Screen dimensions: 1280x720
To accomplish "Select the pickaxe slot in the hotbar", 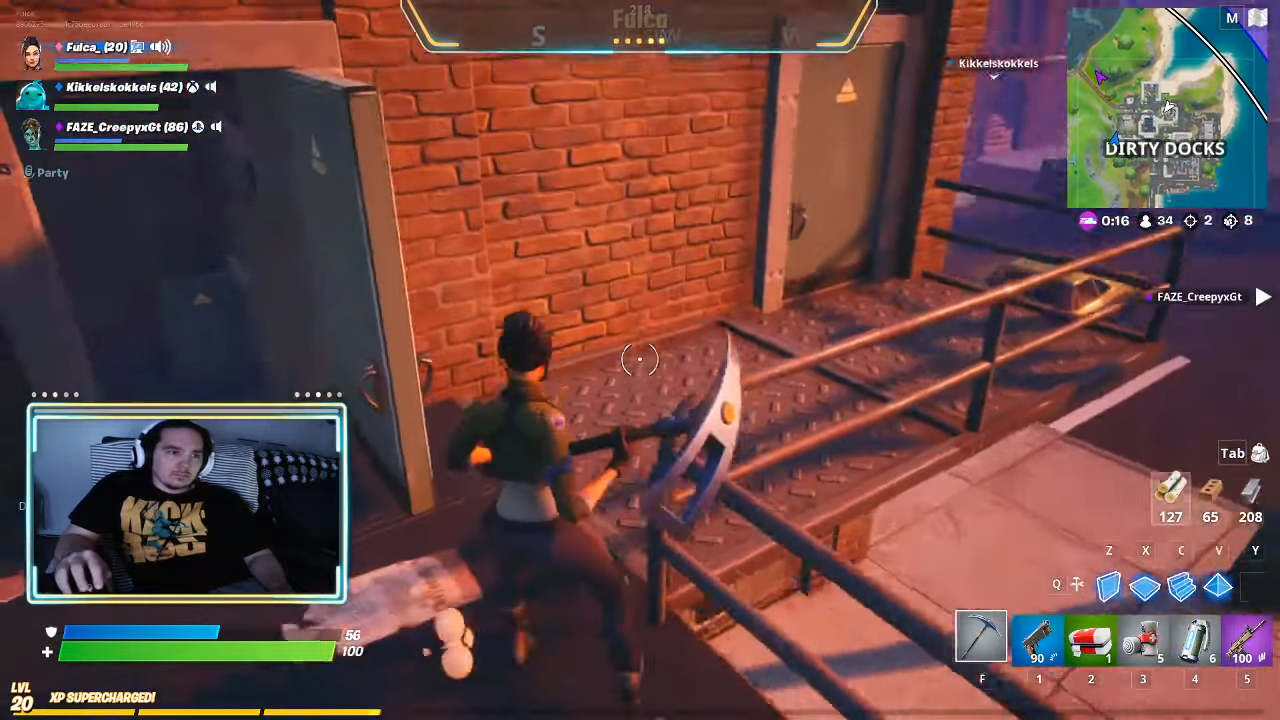I will [981, 636].
